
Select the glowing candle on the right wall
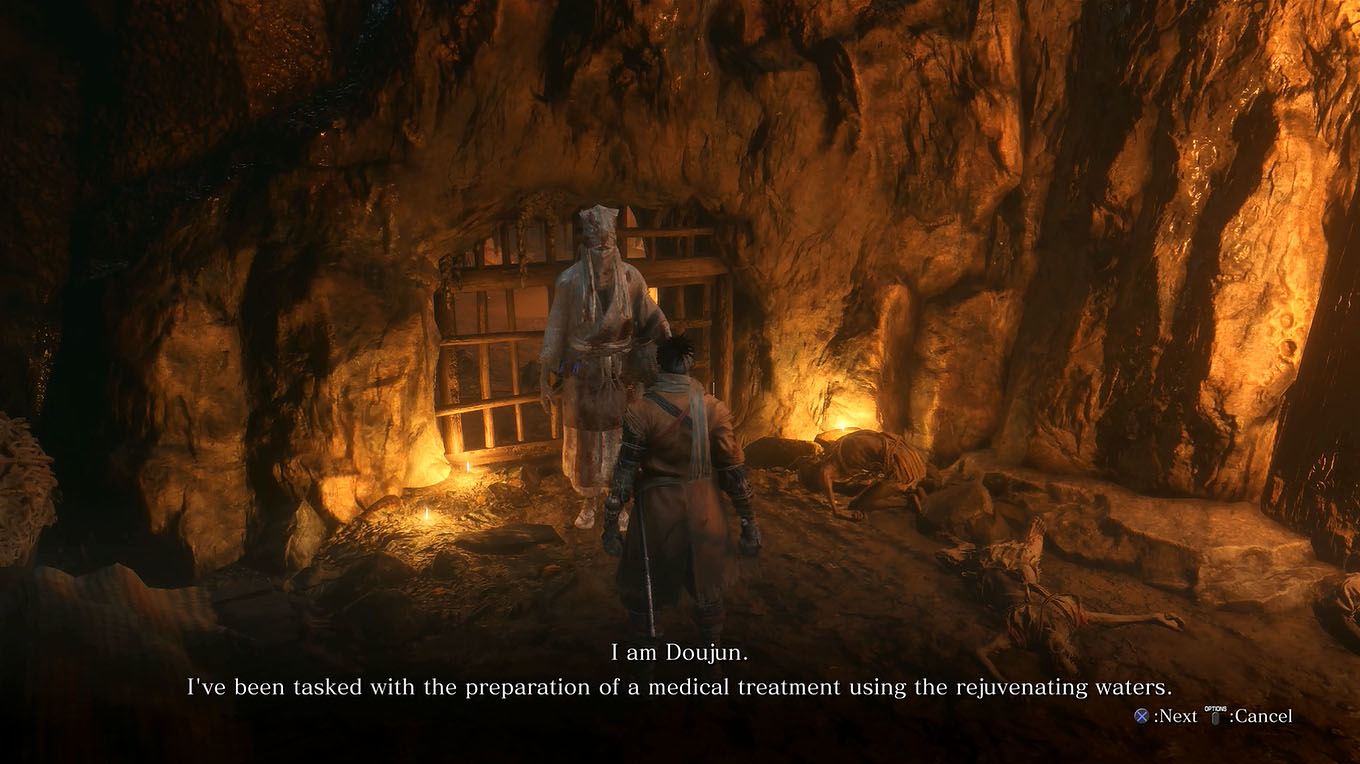(844, 425)
